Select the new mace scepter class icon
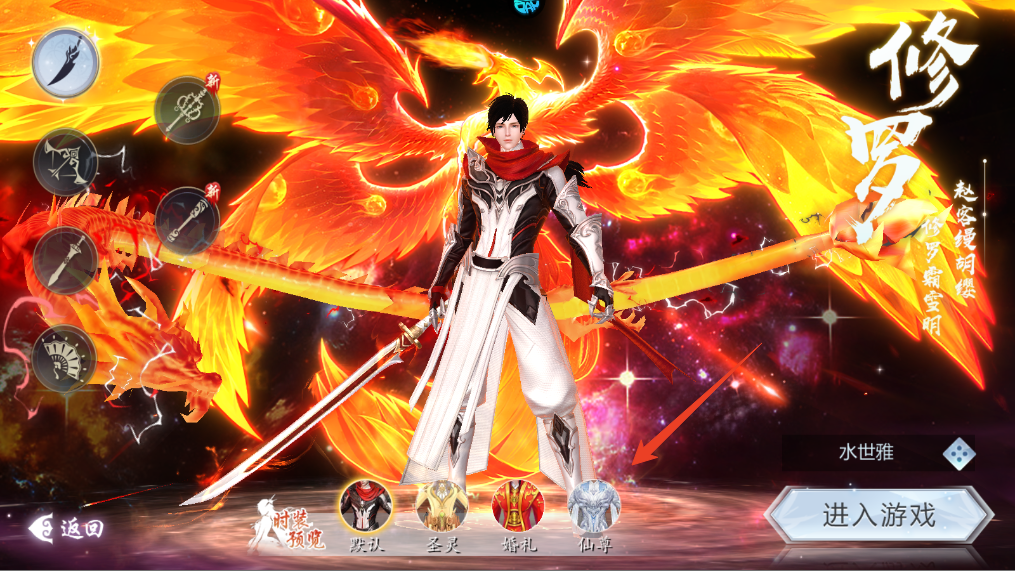Viewport: 1015px width, 571px height. (x=187, y=219)
